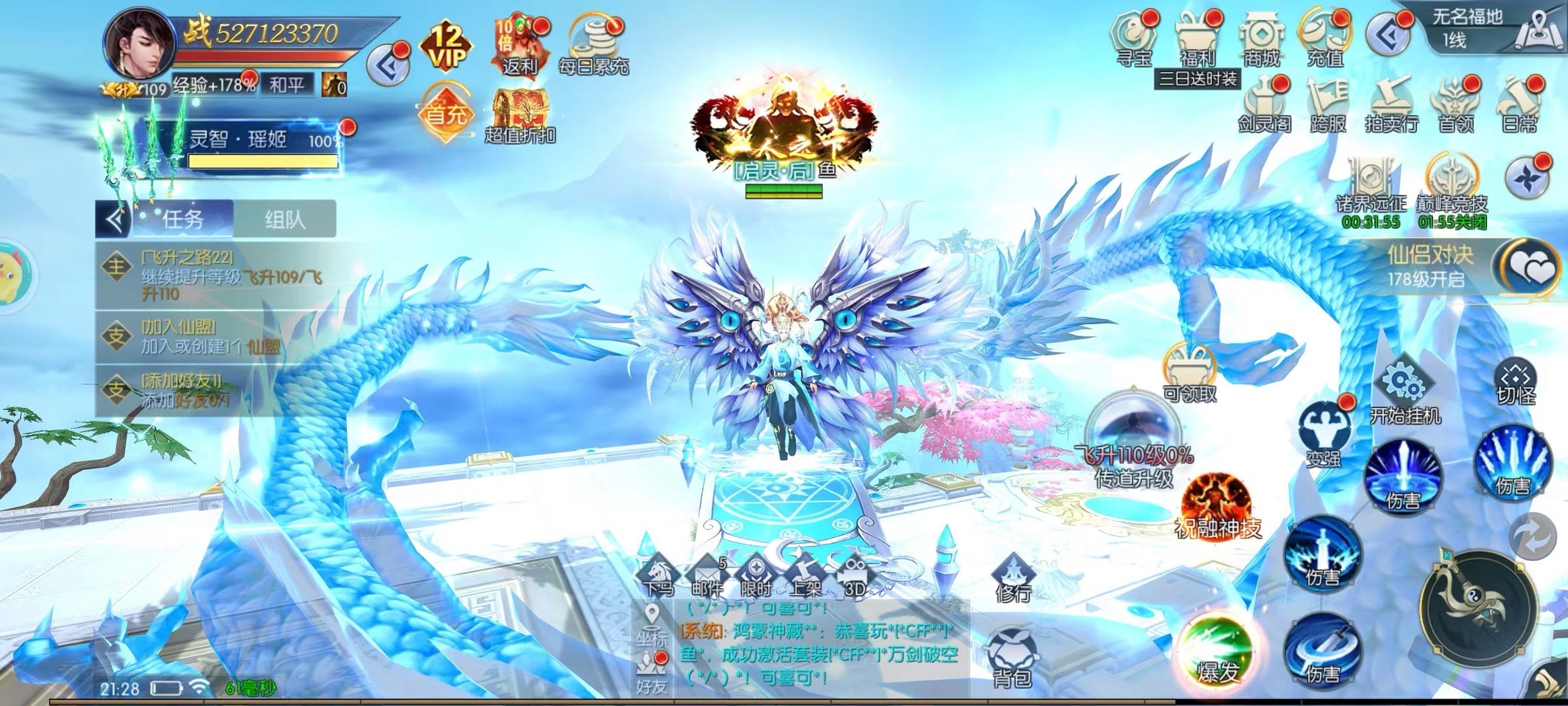Image resolution: width=1568 pixels, height=706 pixels.
Task: Open the 邮件 mail icon
Action: [x=707, y=577]
